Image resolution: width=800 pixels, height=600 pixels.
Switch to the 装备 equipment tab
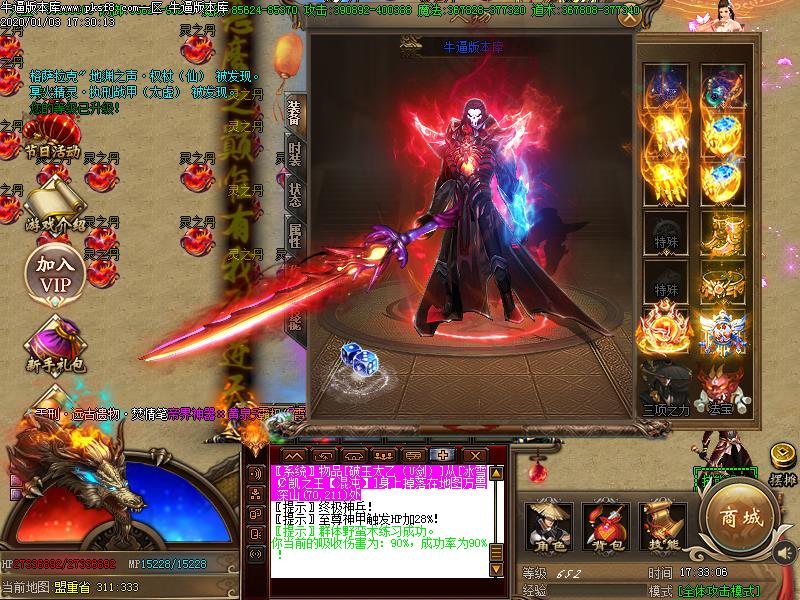294,113
